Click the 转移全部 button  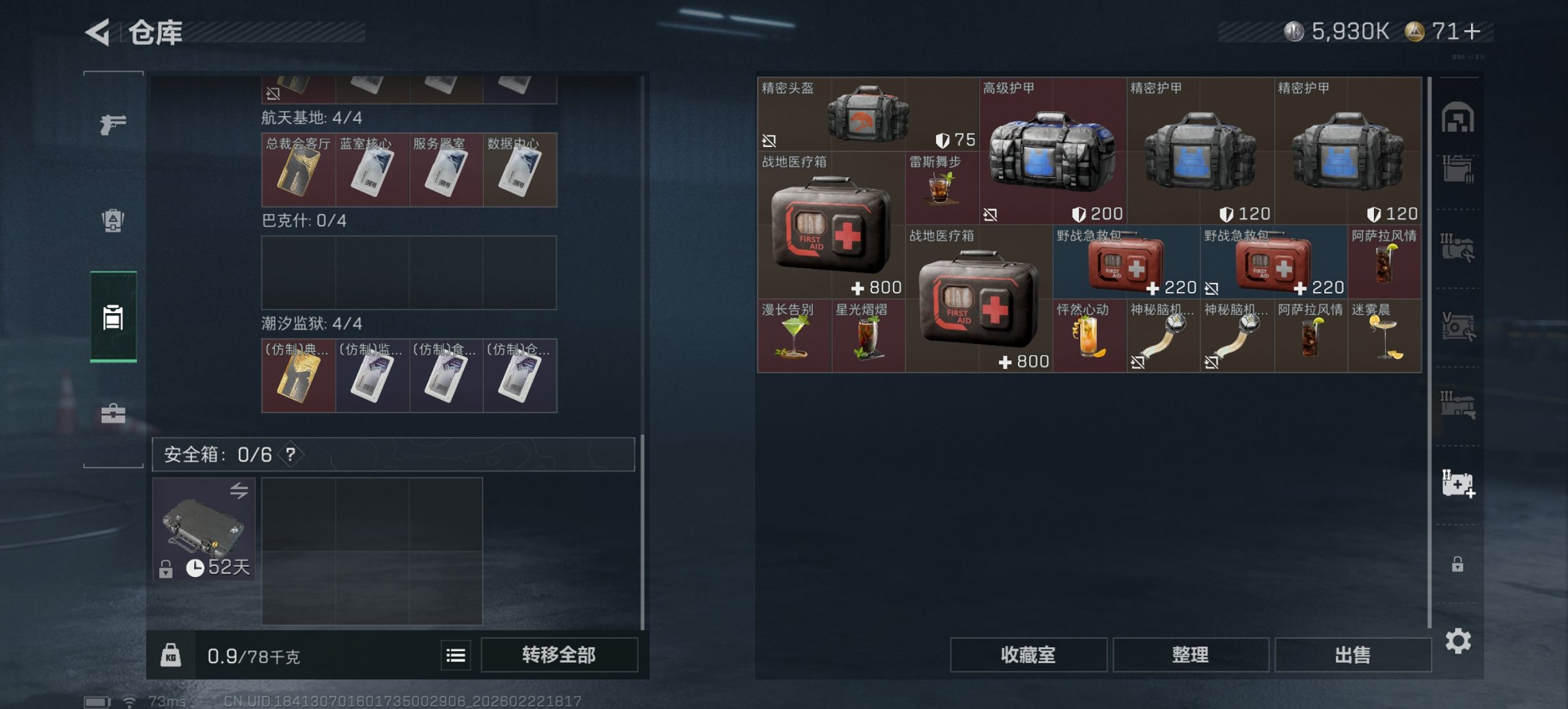[x=560, y=654]
